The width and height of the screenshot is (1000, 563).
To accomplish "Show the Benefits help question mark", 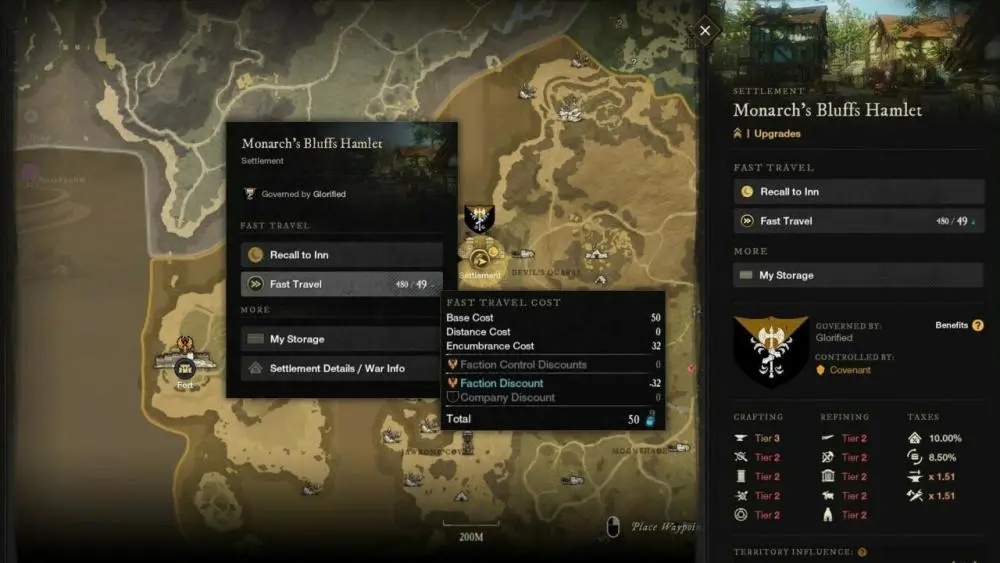I will pos(978,325).
